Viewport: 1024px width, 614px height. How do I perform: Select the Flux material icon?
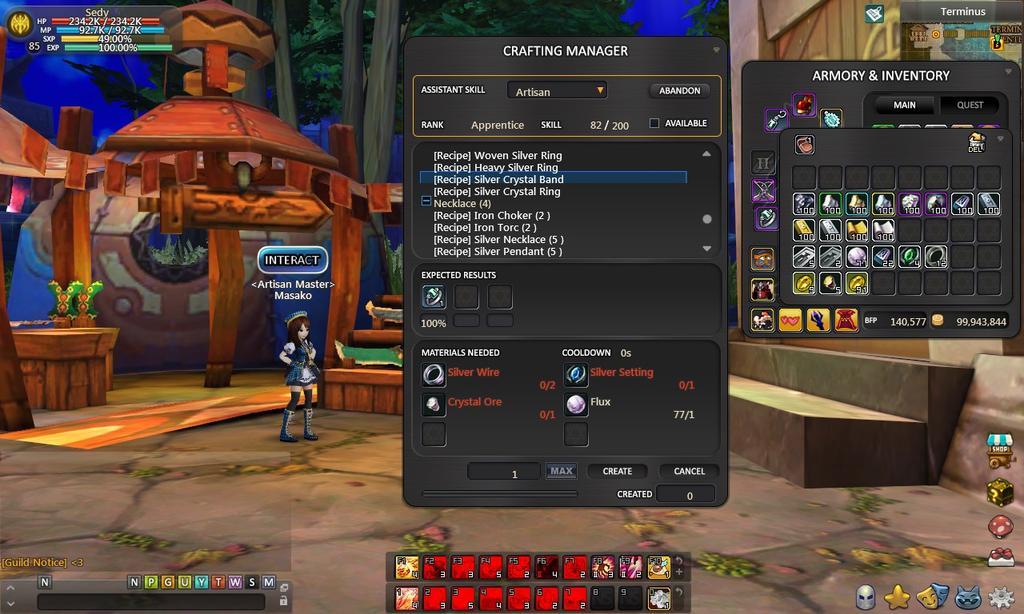coord(576,404)
